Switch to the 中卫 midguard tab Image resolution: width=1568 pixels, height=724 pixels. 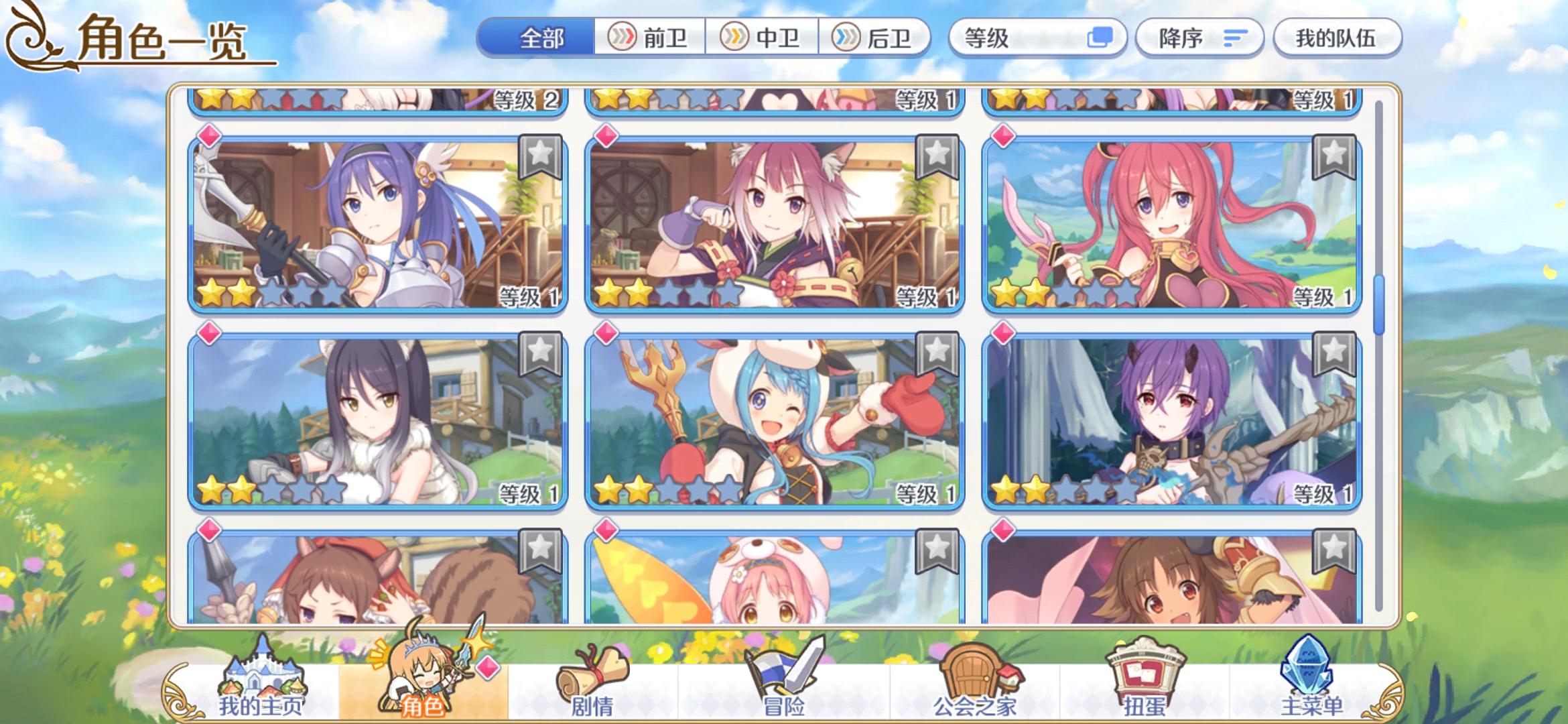(764, 38)
